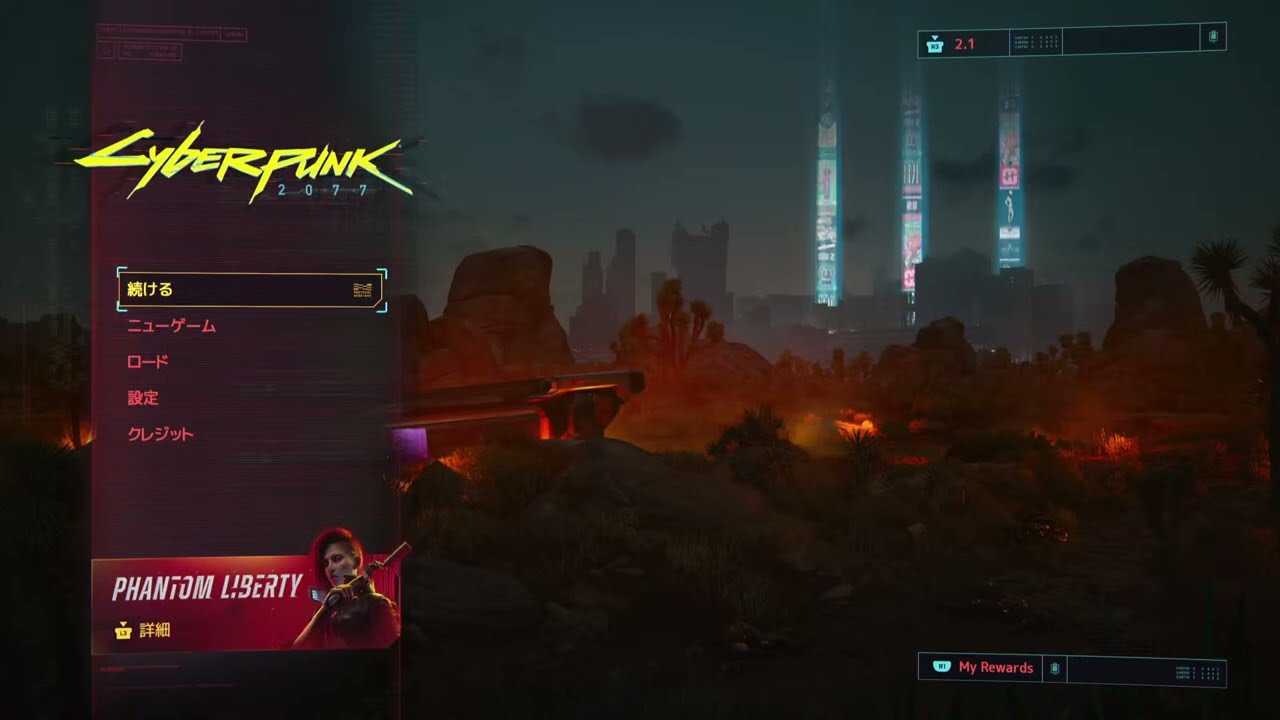Image resolution: width=1280 pixels, height=720 pixels.
Task: Open the My Rewards panel
Action: coord(994,668)
